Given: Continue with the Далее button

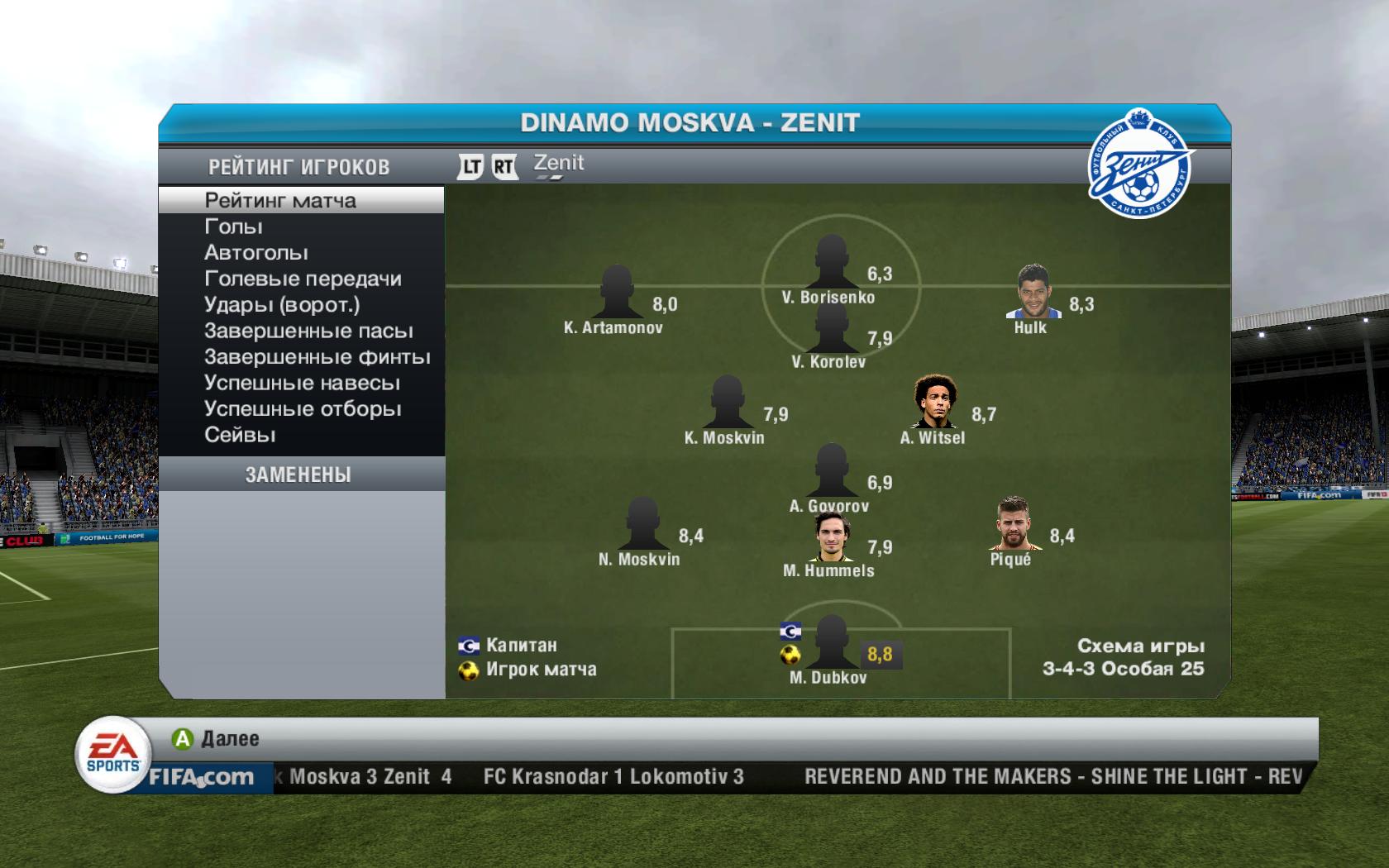Looking at the screenshot, I should (217, 739).
